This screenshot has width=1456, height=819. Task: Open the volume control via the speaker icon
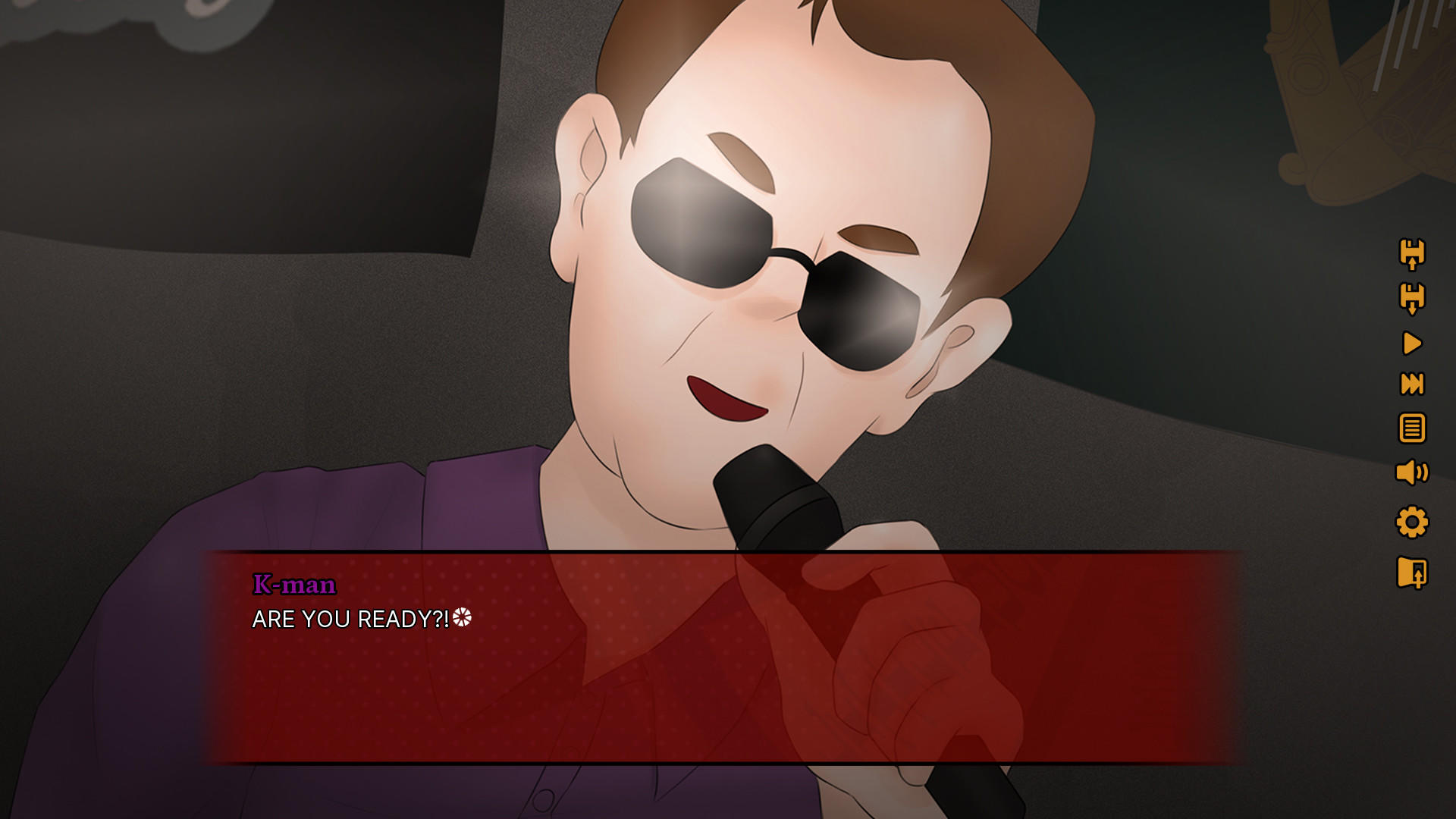tap(1412, 472)
